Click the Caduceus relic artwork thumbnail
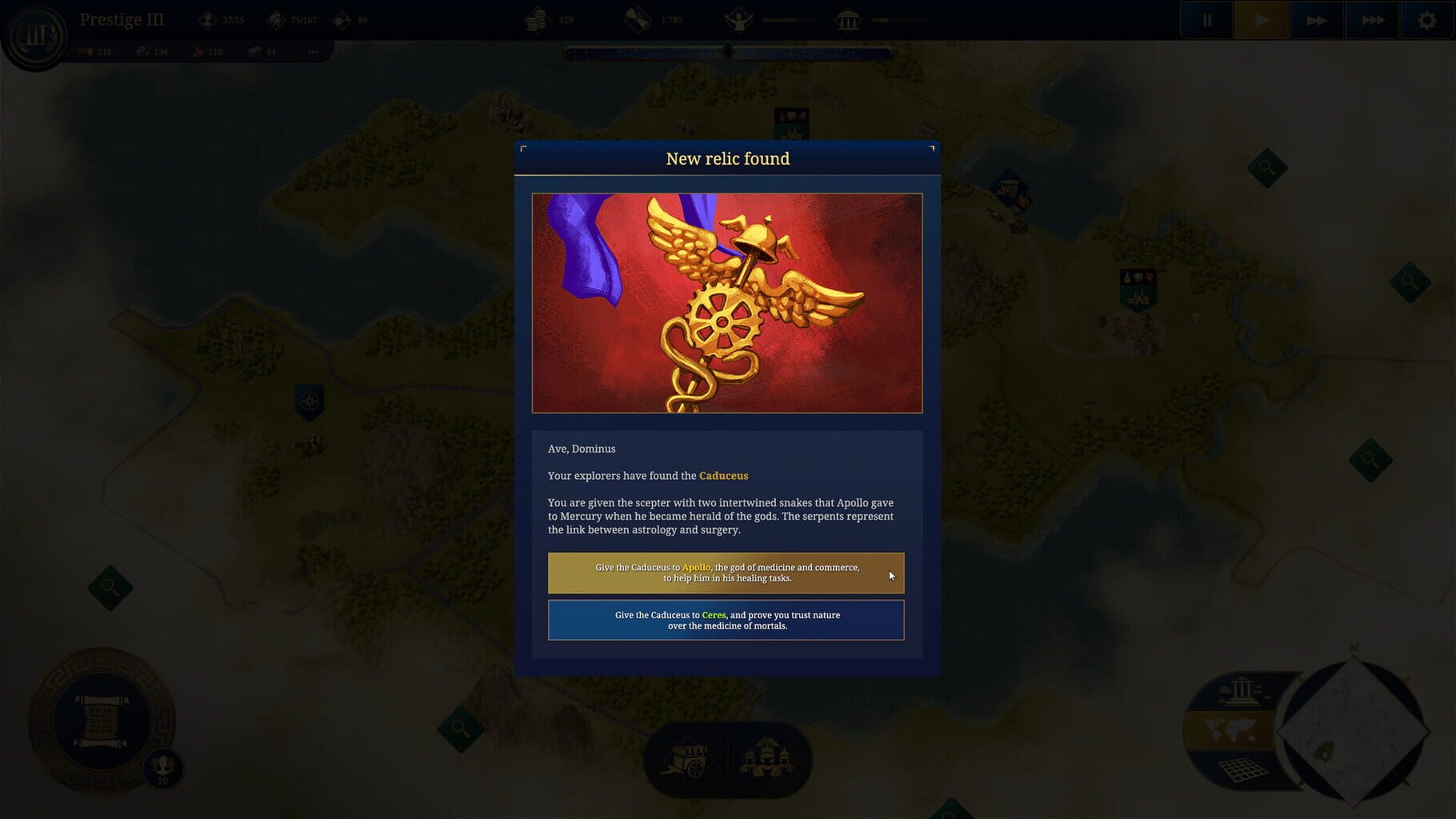Screen dimensions: 1456x819 click(x=726, y=302)
